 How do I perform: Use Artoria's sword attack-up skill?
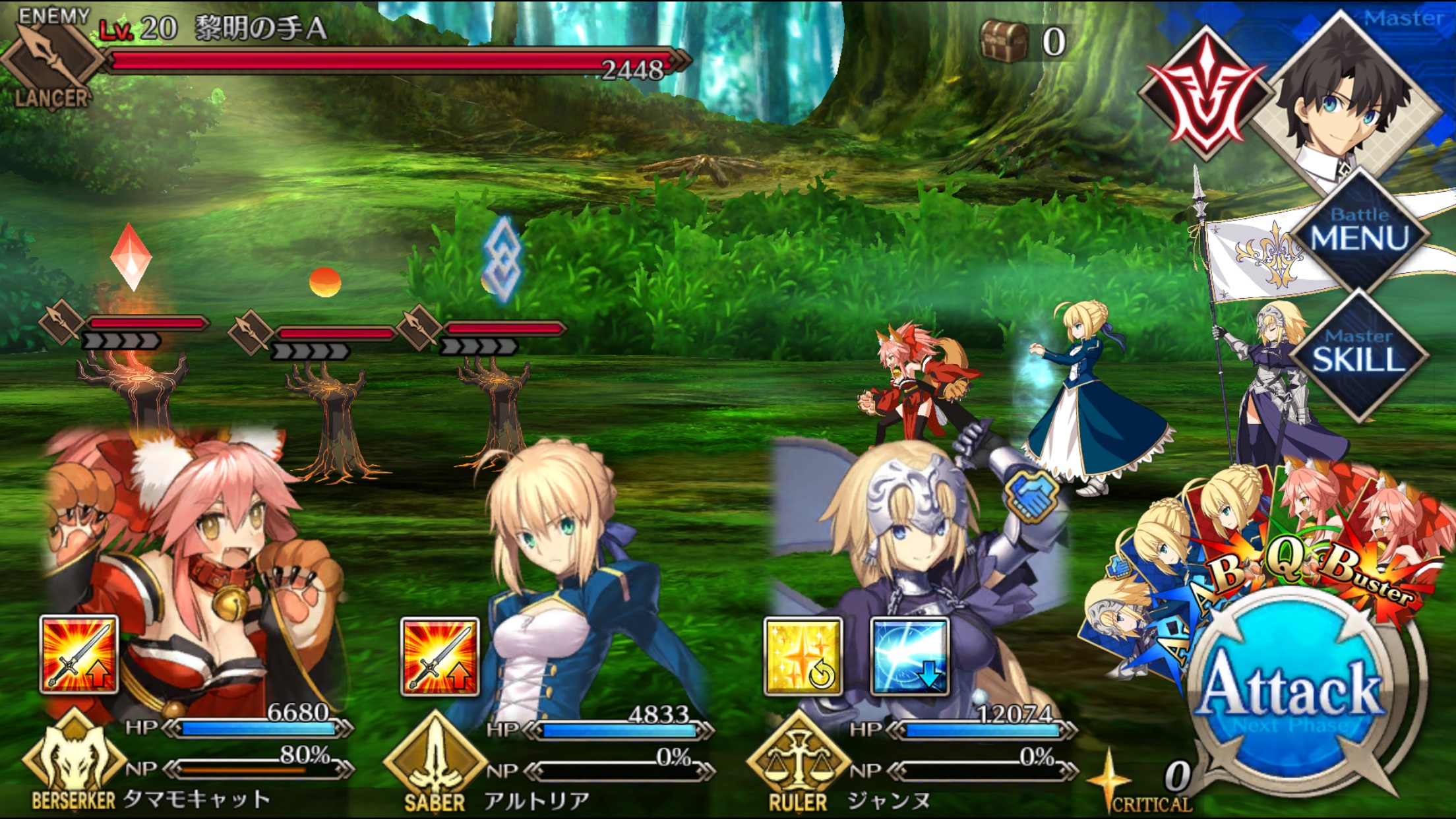click(440, 656)
